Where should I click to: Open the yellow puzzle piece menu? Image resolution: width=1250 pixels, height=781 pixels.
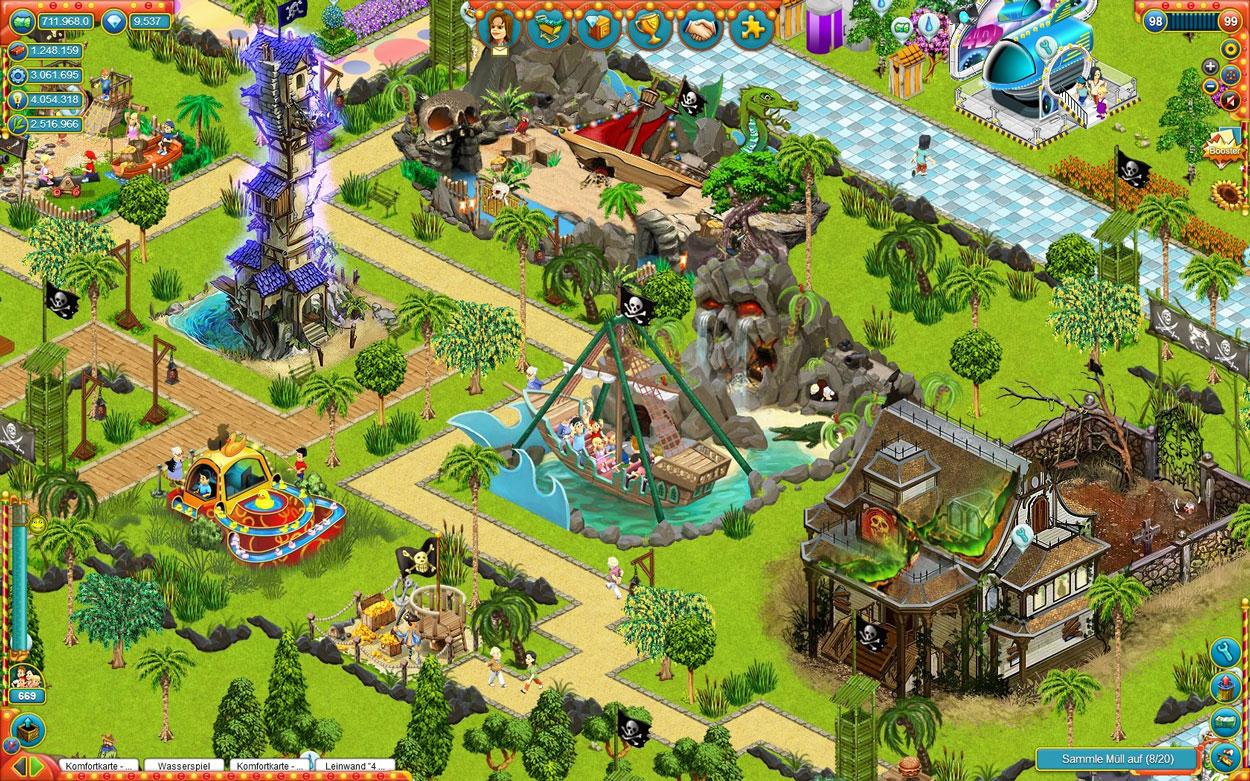pyautogui.click(x=751, y=28)
